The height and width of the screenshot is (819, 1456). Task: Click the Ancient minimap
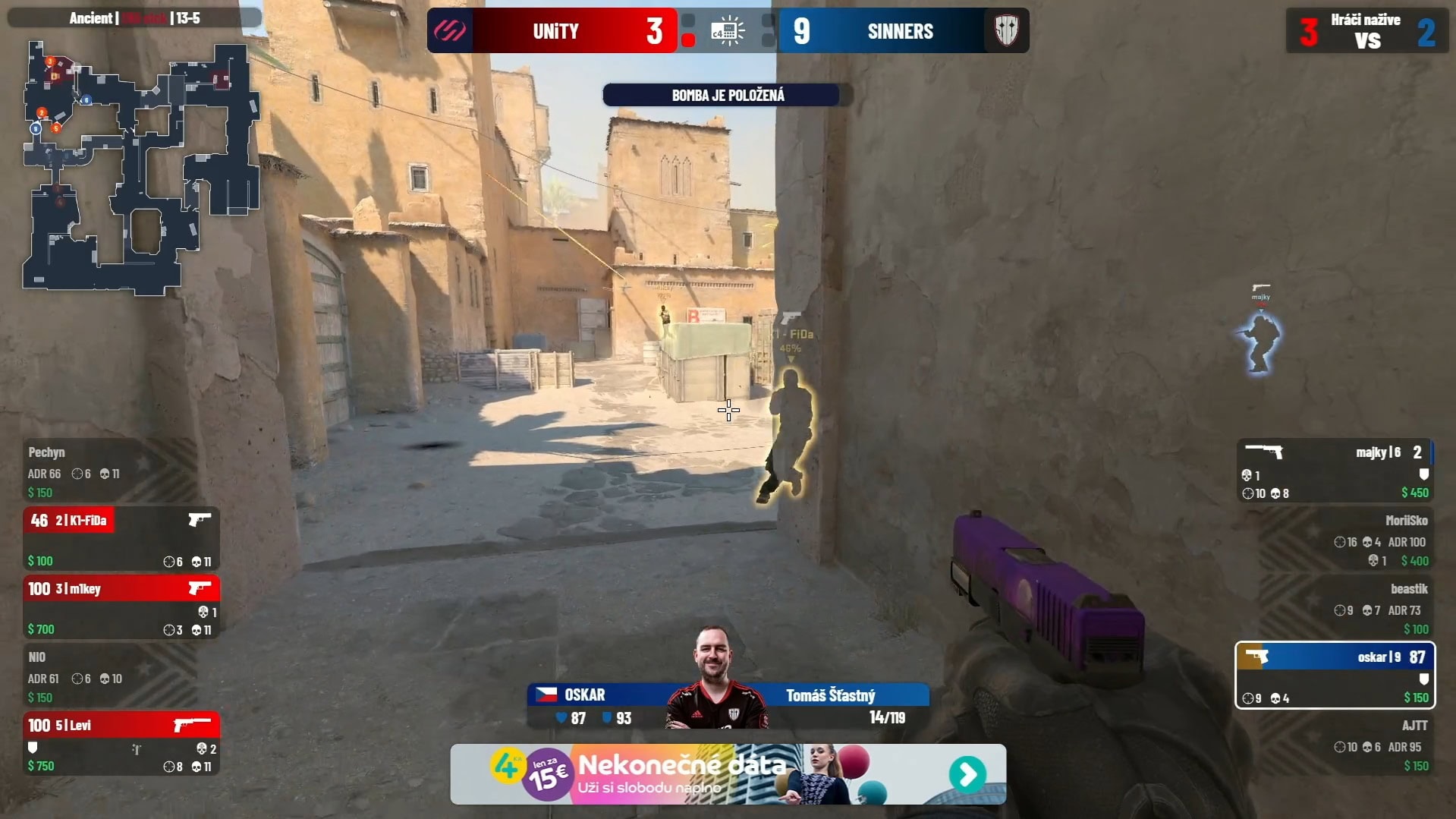tap(140, 167)
